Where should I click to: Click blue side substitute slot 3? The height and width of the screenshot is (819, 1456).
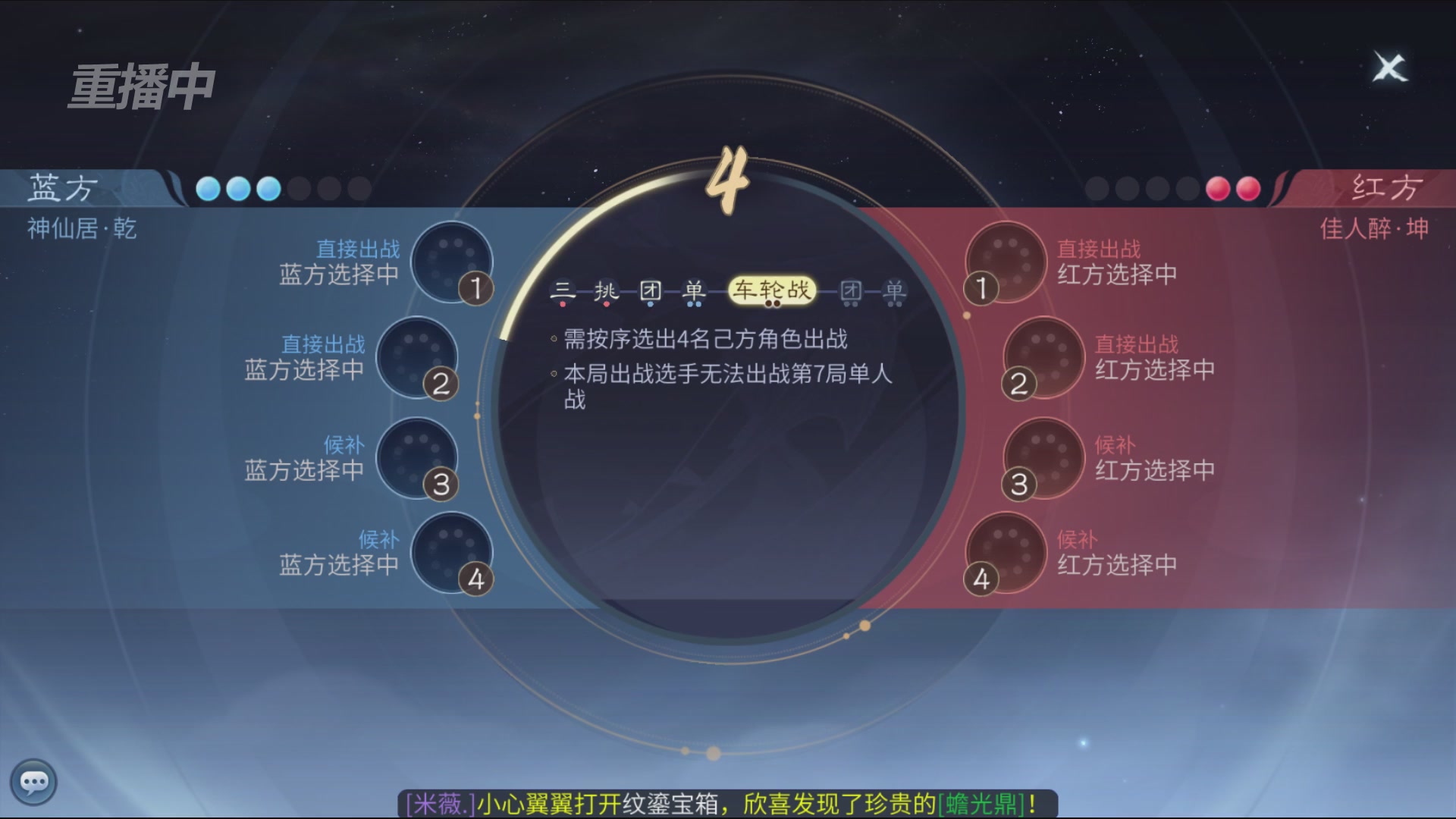[x=417, y=459]
